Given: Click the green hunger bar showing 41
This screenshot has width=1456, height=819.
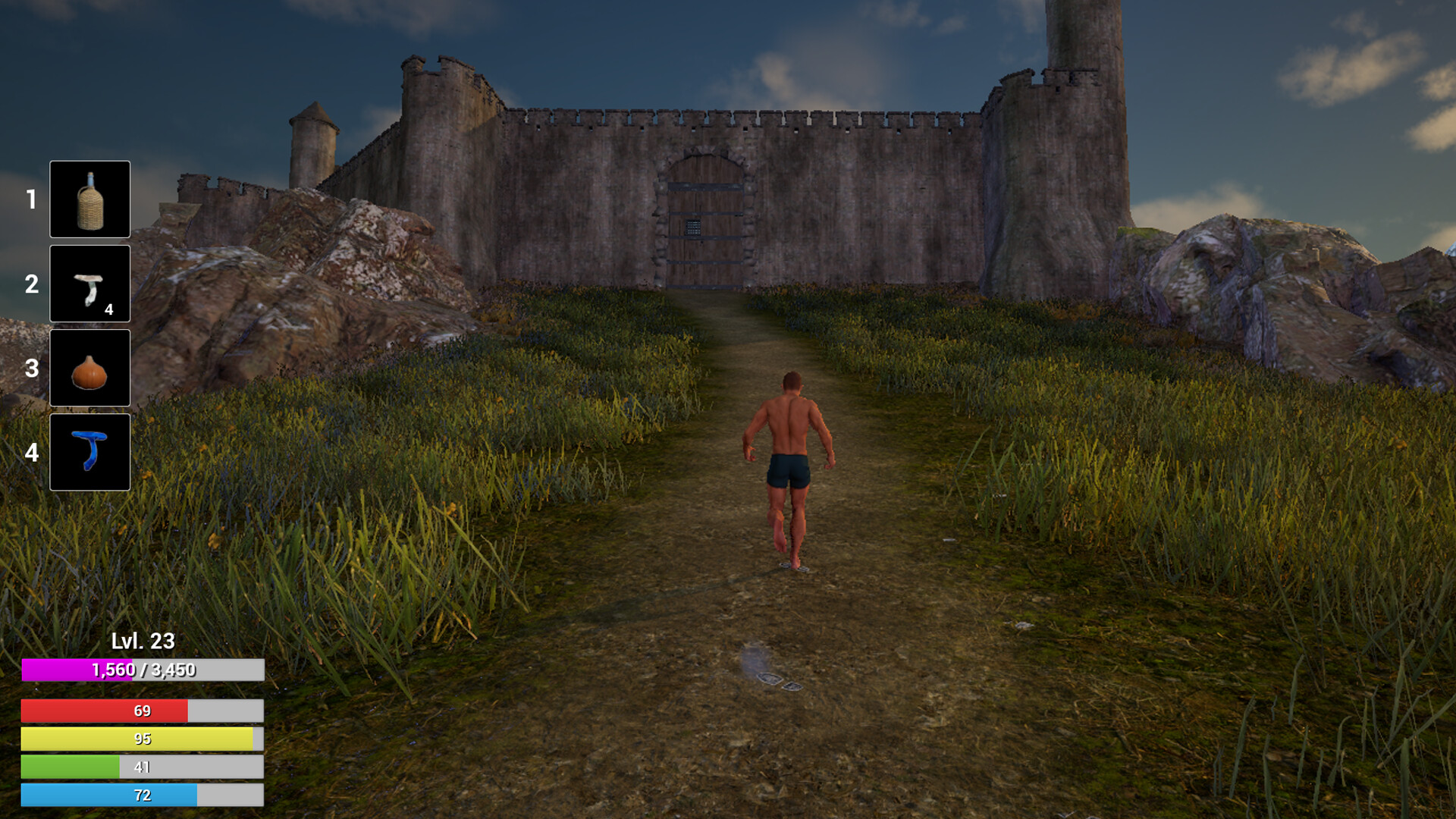Looking at the screenshot, I should point(141,767).
